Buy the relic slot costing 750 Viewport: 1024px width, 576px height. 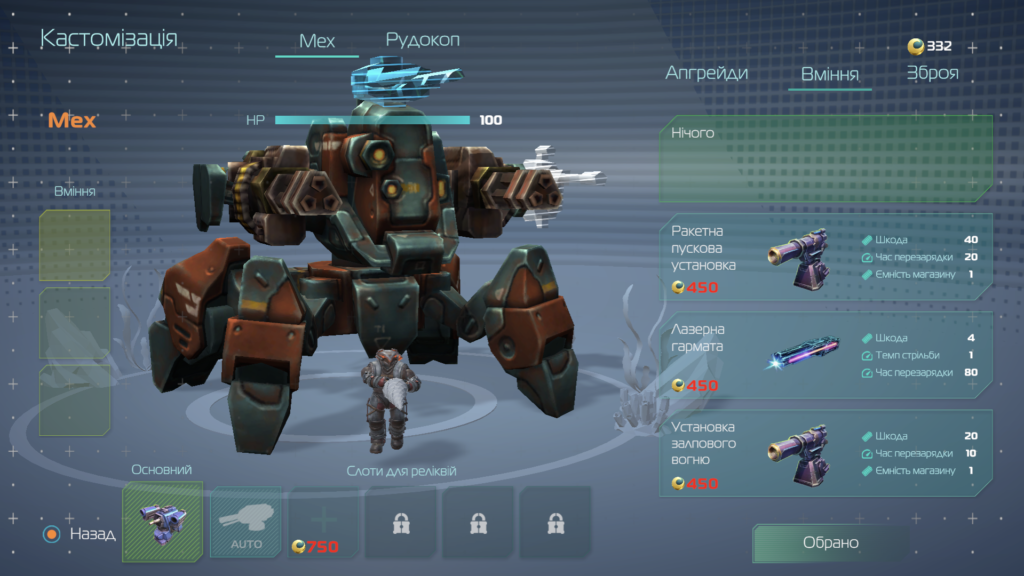323,522
